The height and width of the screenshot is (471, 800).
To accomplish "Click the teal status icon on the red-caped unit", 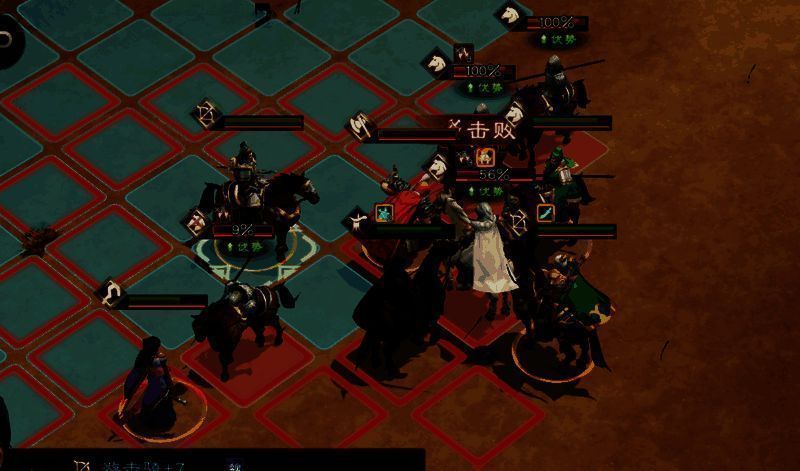I will pyautogui.click(x=383, y=213).
